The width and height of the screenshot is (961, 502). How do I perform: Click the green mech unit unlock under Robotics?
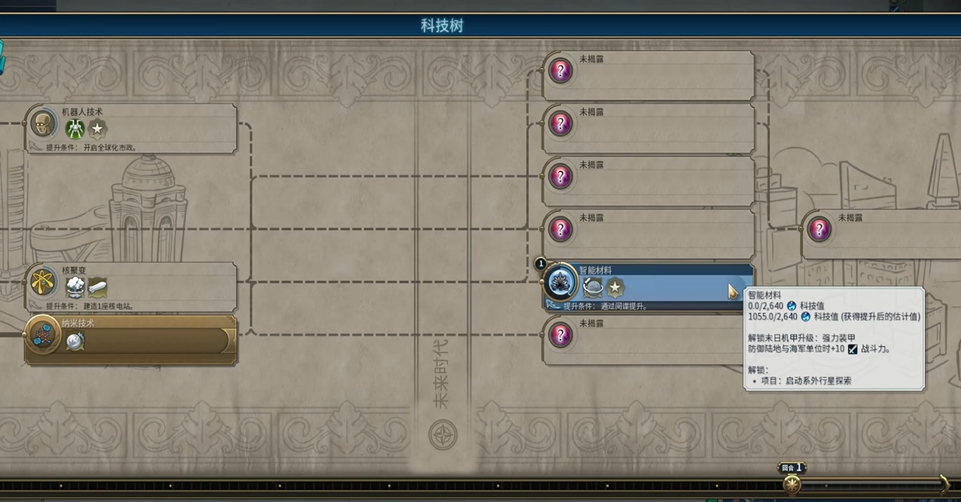[x=75, y=128]
